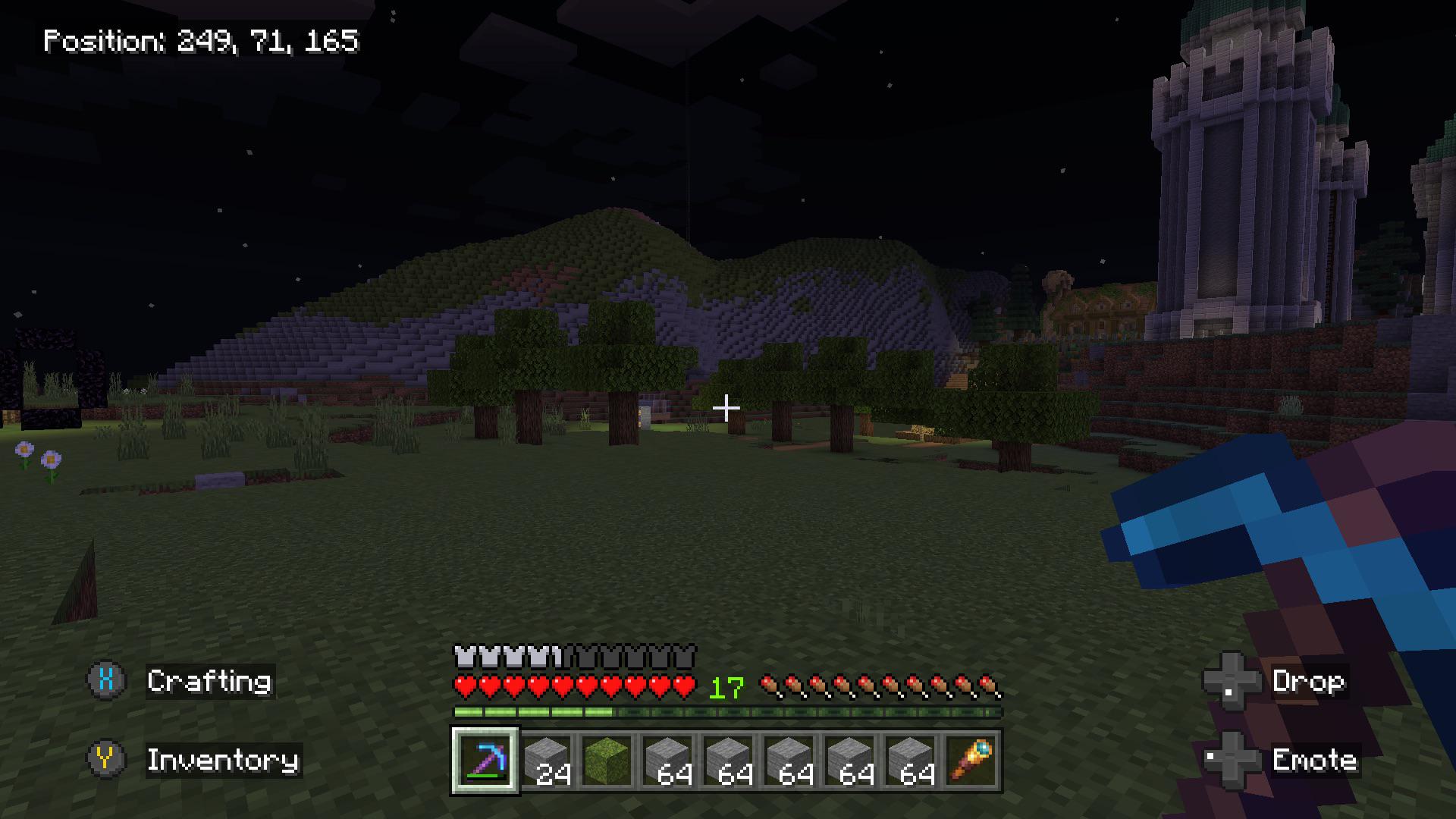This screenshot has width=1456, height=819.
Task: Click the D-pad icon next to Drop
Action: coord(1230,682)
